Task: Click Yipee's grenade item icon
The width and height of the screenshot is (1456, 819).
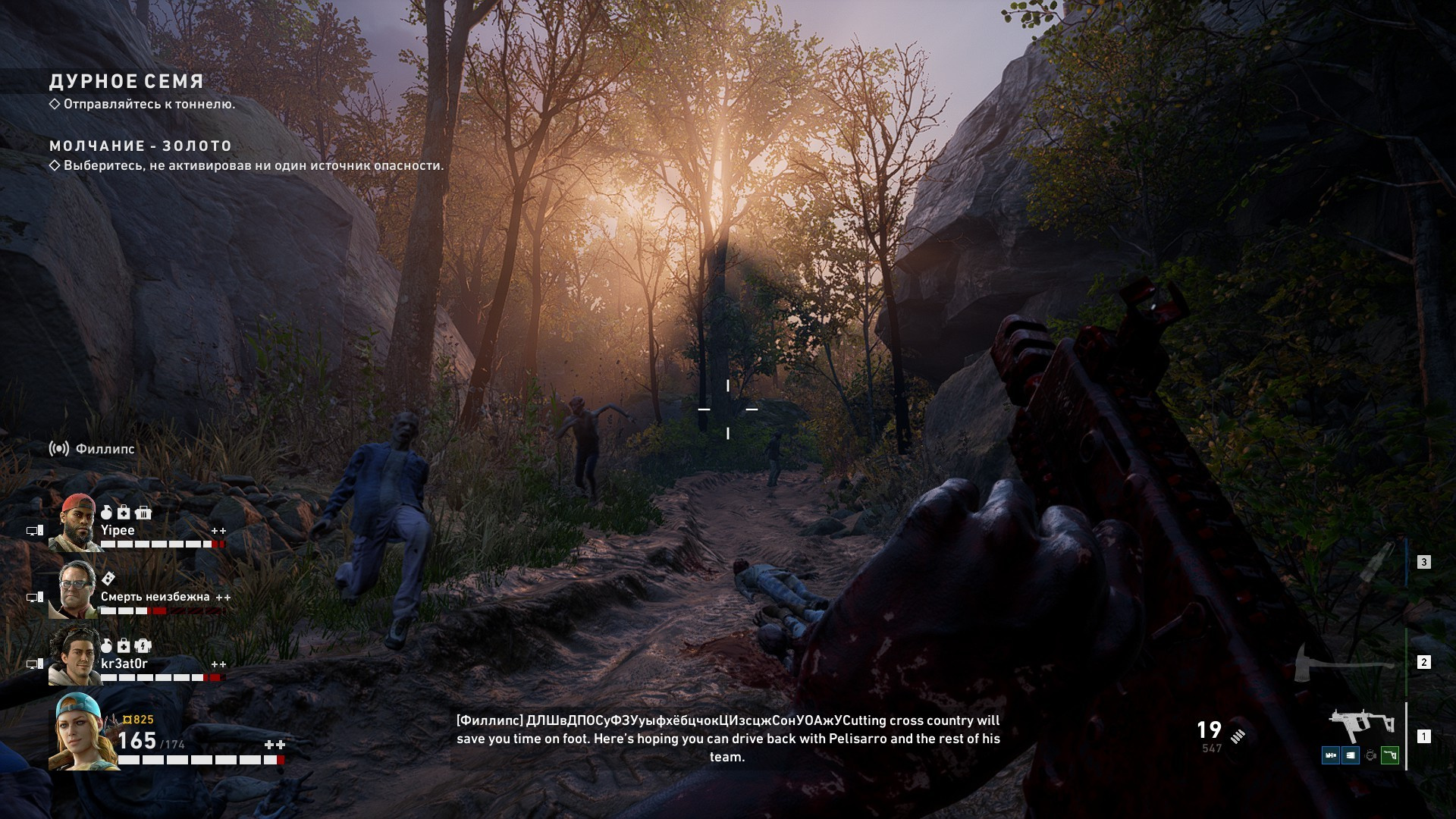Action: 107,513
